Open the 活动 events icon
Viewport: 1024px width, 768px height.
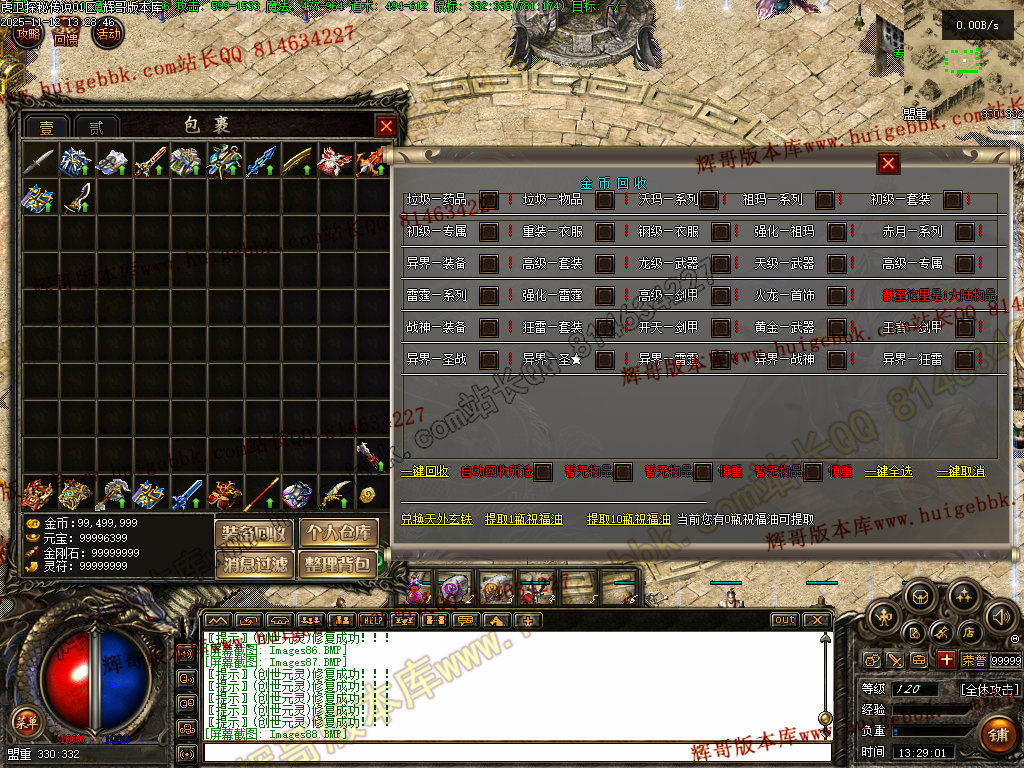[108, 34]
